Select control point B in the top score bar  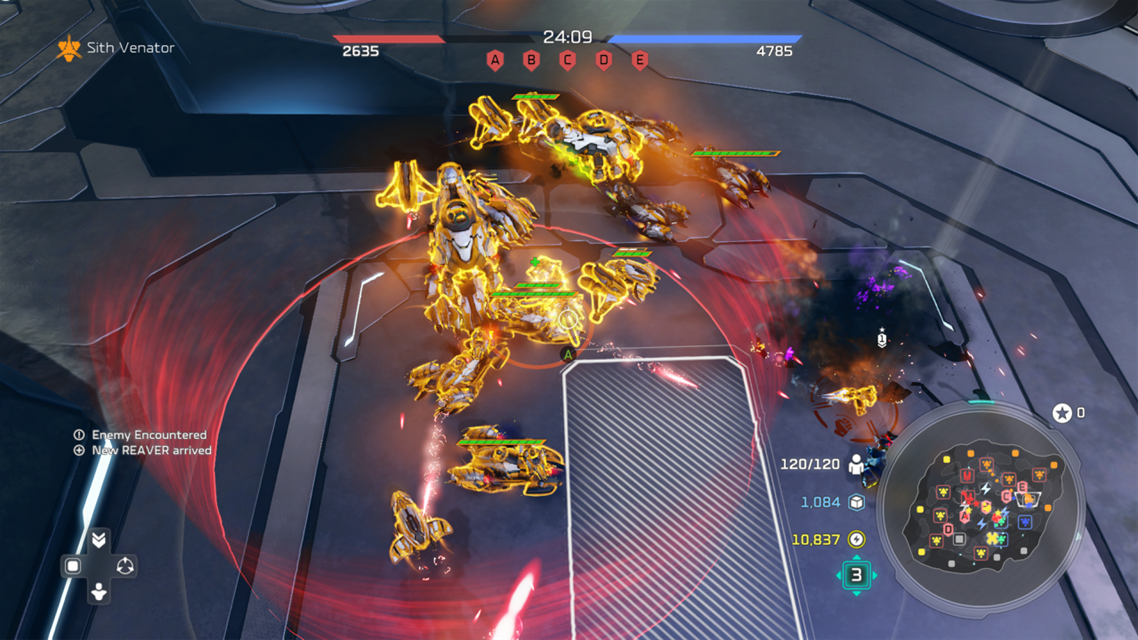coord(531,60)
